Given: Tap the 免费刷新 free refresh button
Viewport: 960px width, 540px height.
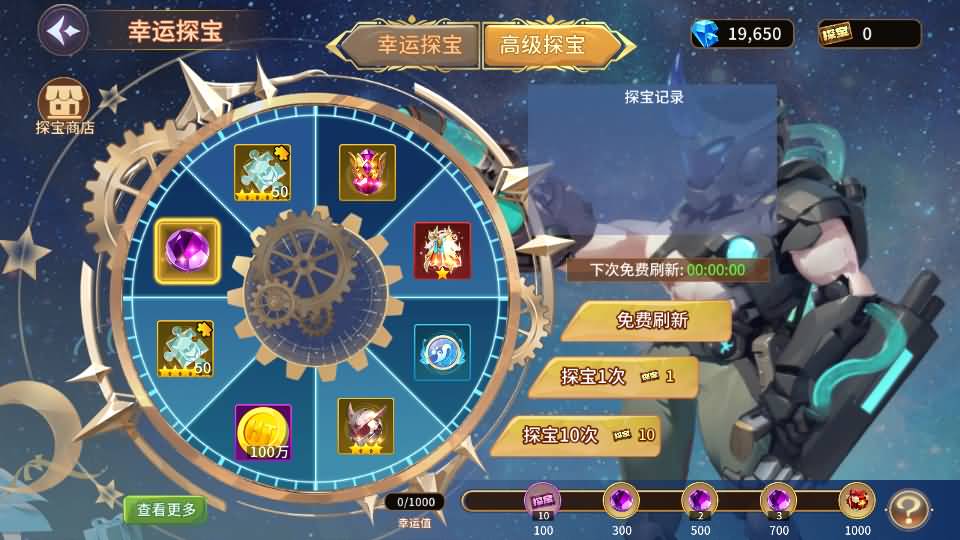Looking at the screenshot, I should pos(646,321).
